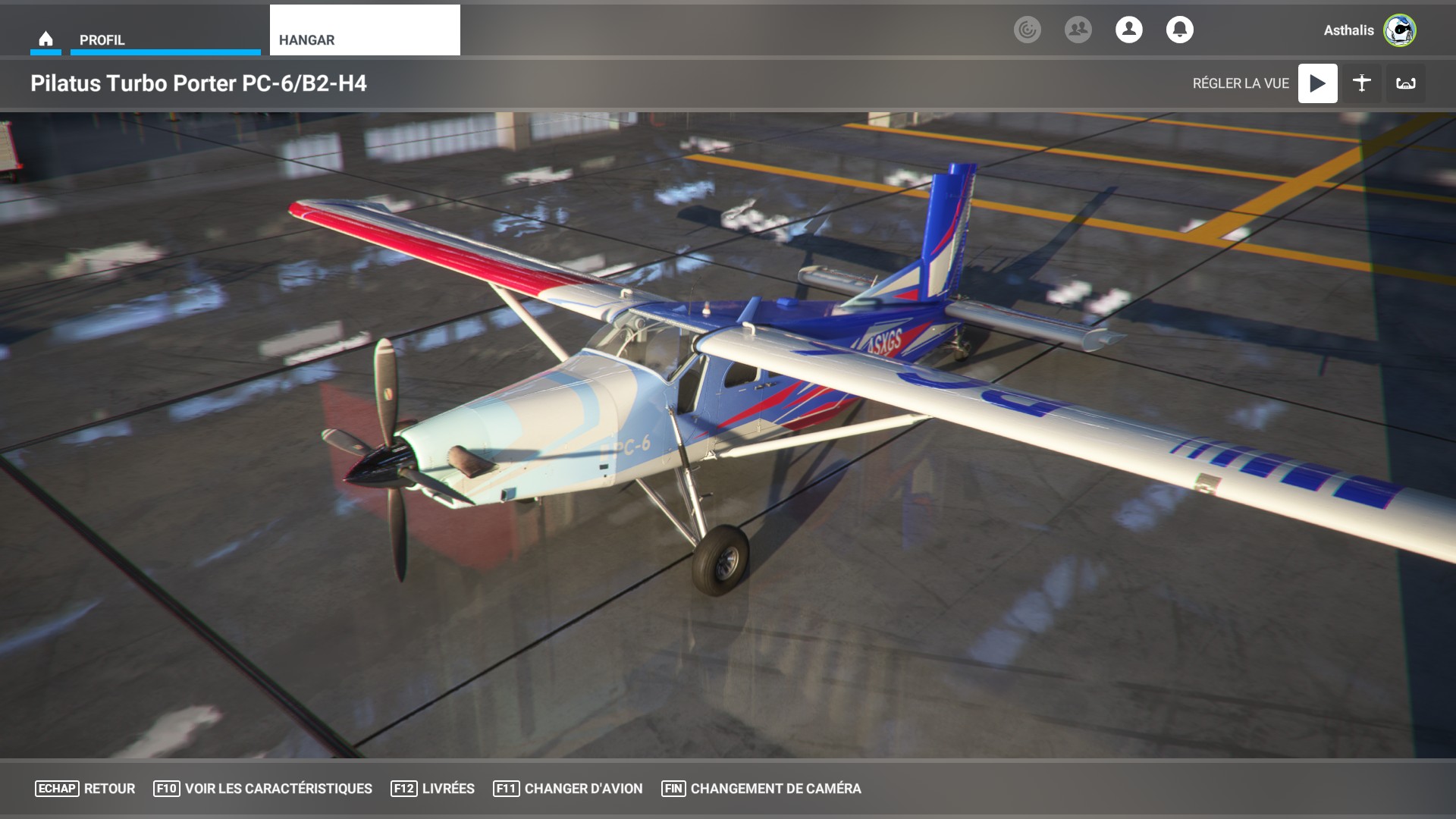Show notifications with the bell icon

click(1179, 30)
